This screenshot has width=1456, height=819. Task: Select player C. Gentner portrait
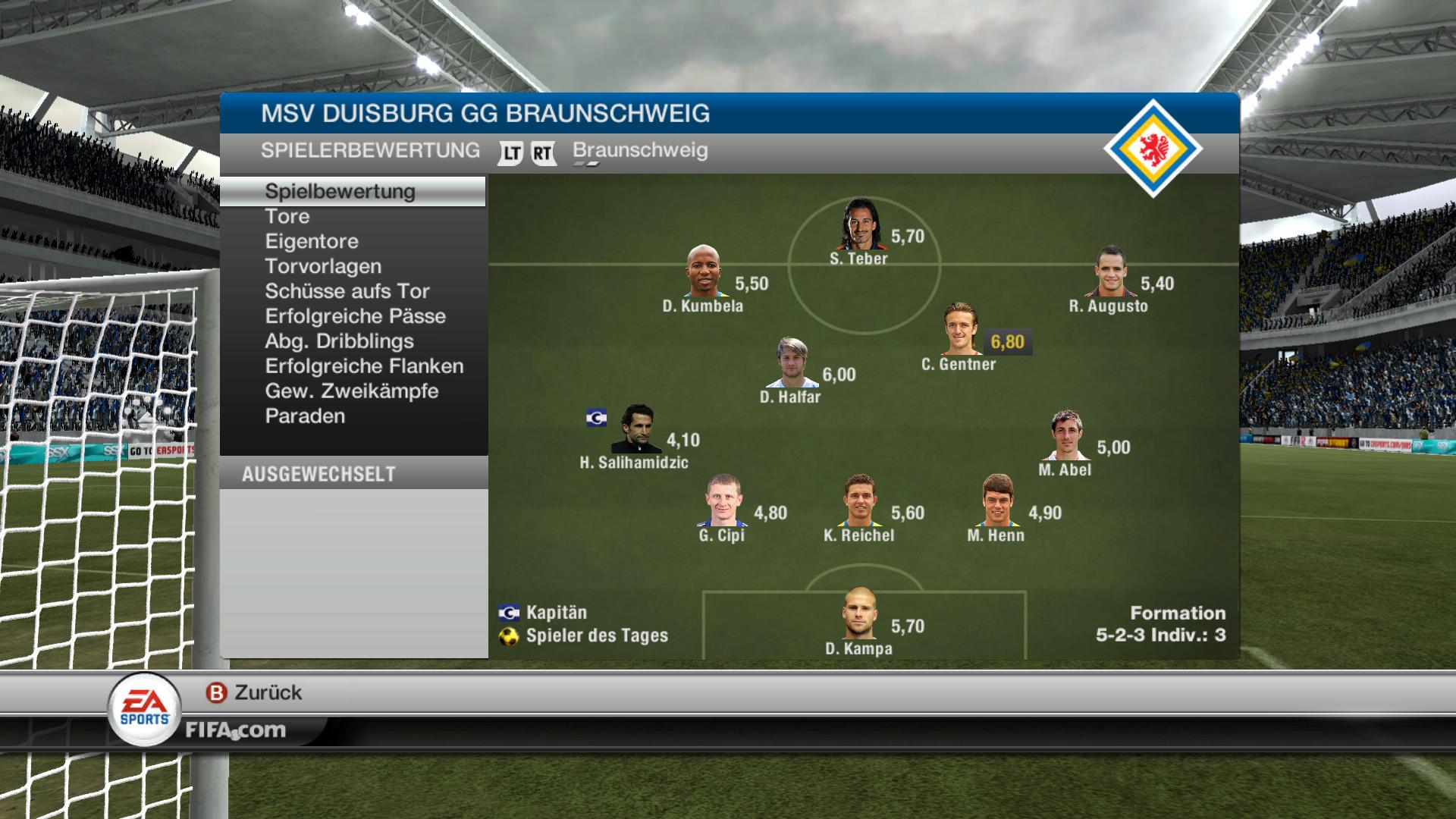[961, 330]
